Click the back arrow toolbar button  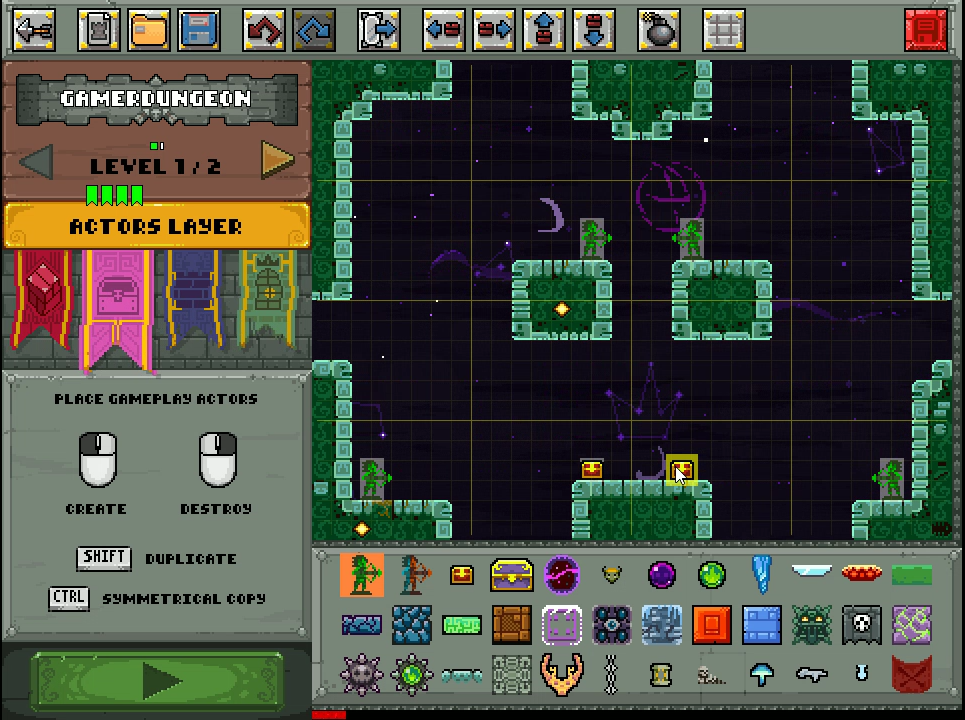[33, 30]
